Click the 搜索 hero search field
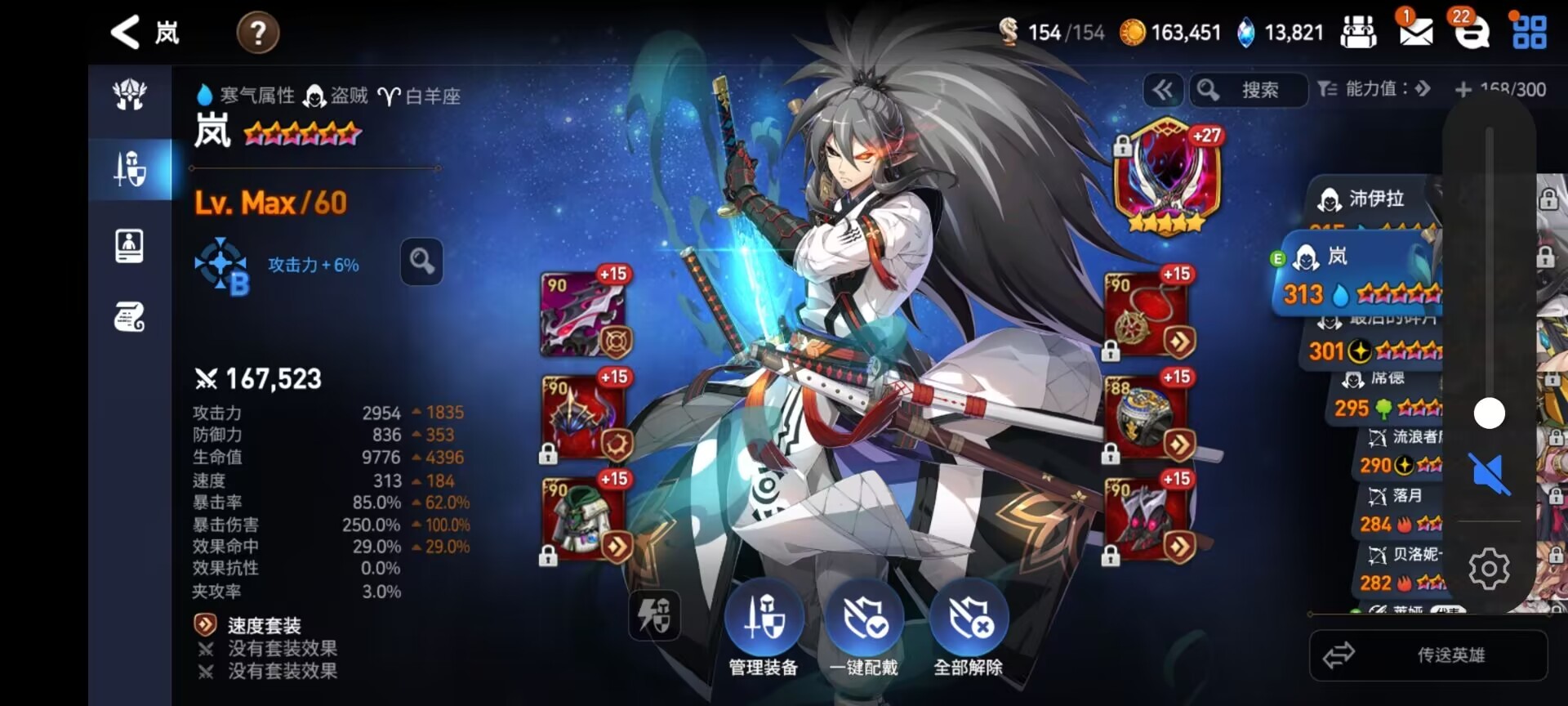The image size is (1568, 706). click(x=1258, y=90)
